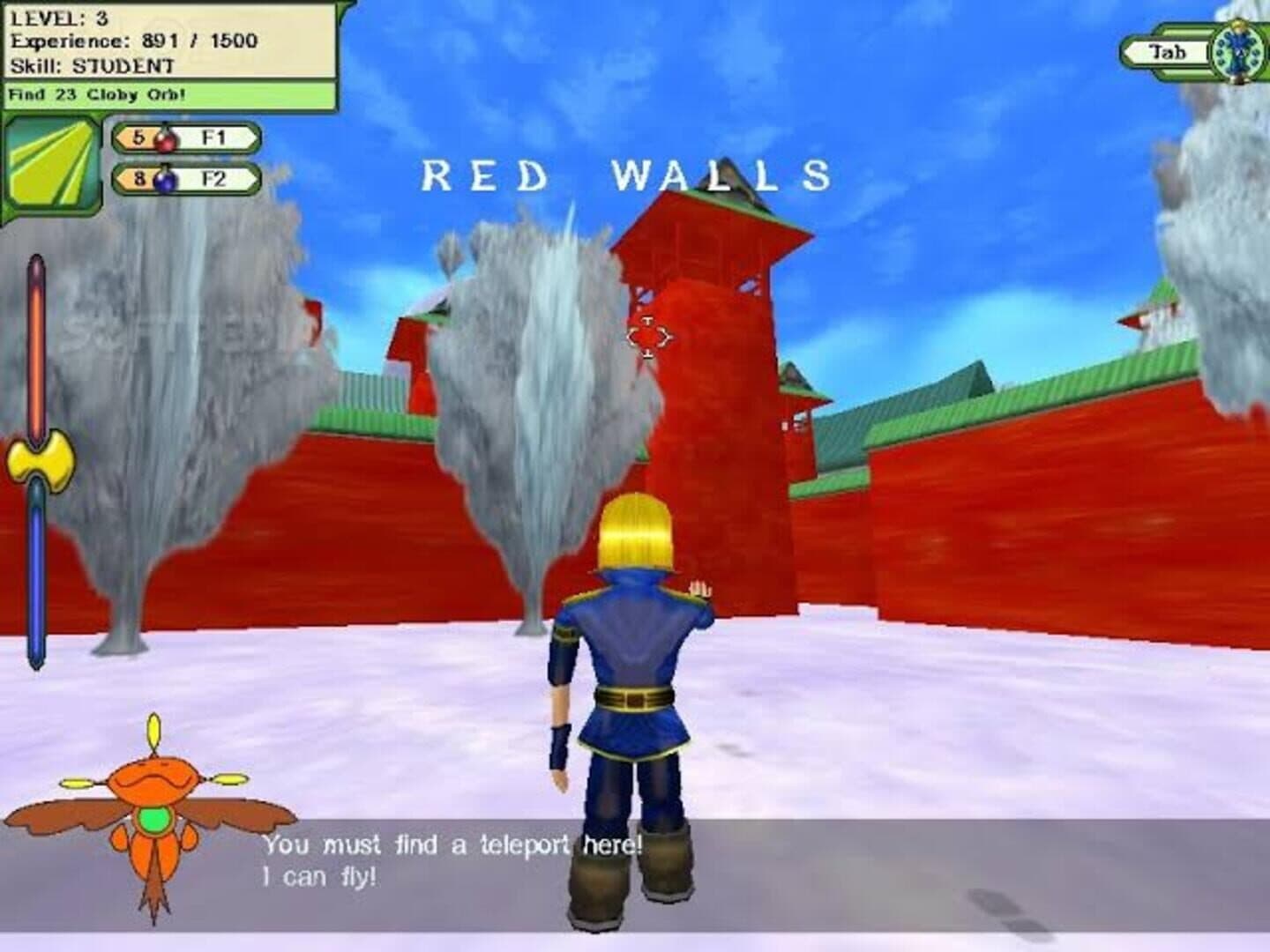Use the blue potion slot
Viewport: 1270px width, 952px height.
click(x=186, y=179)
